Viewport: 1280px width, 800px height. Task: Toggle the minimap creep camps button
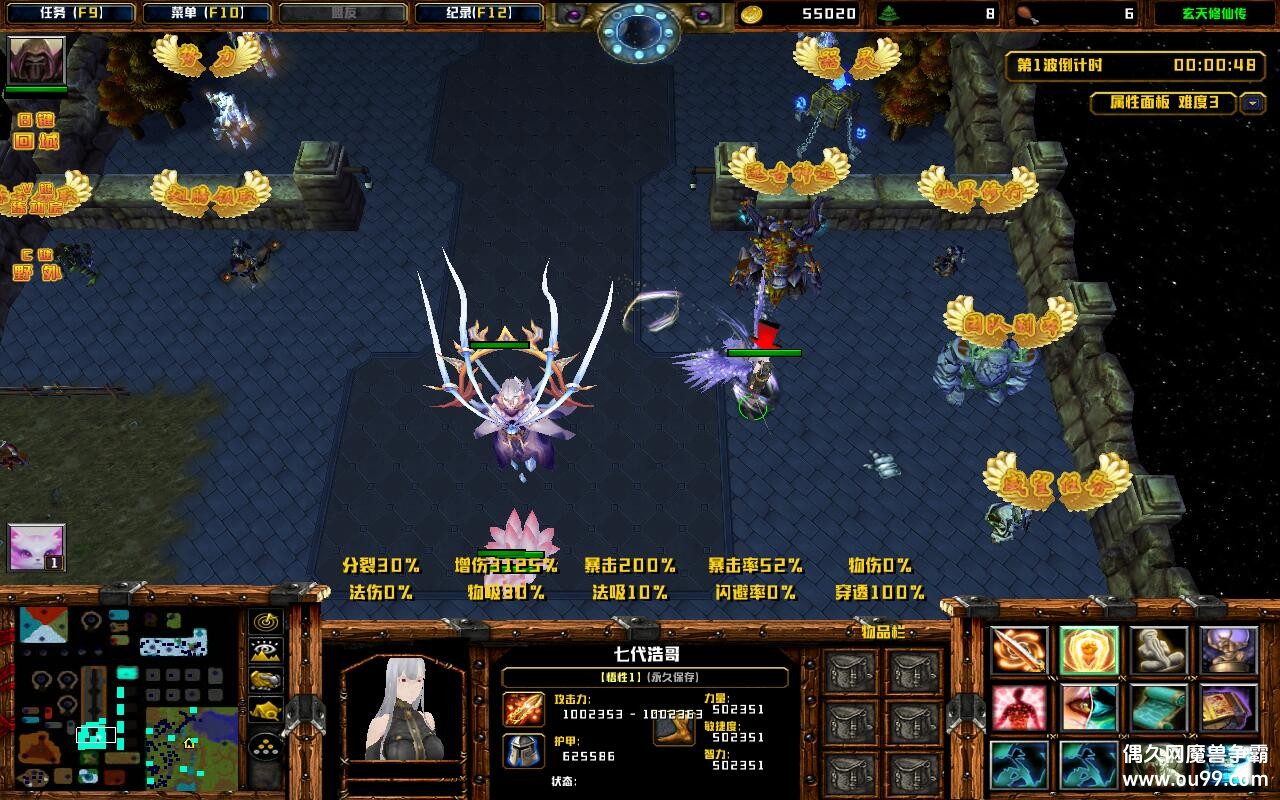(265, 712)
